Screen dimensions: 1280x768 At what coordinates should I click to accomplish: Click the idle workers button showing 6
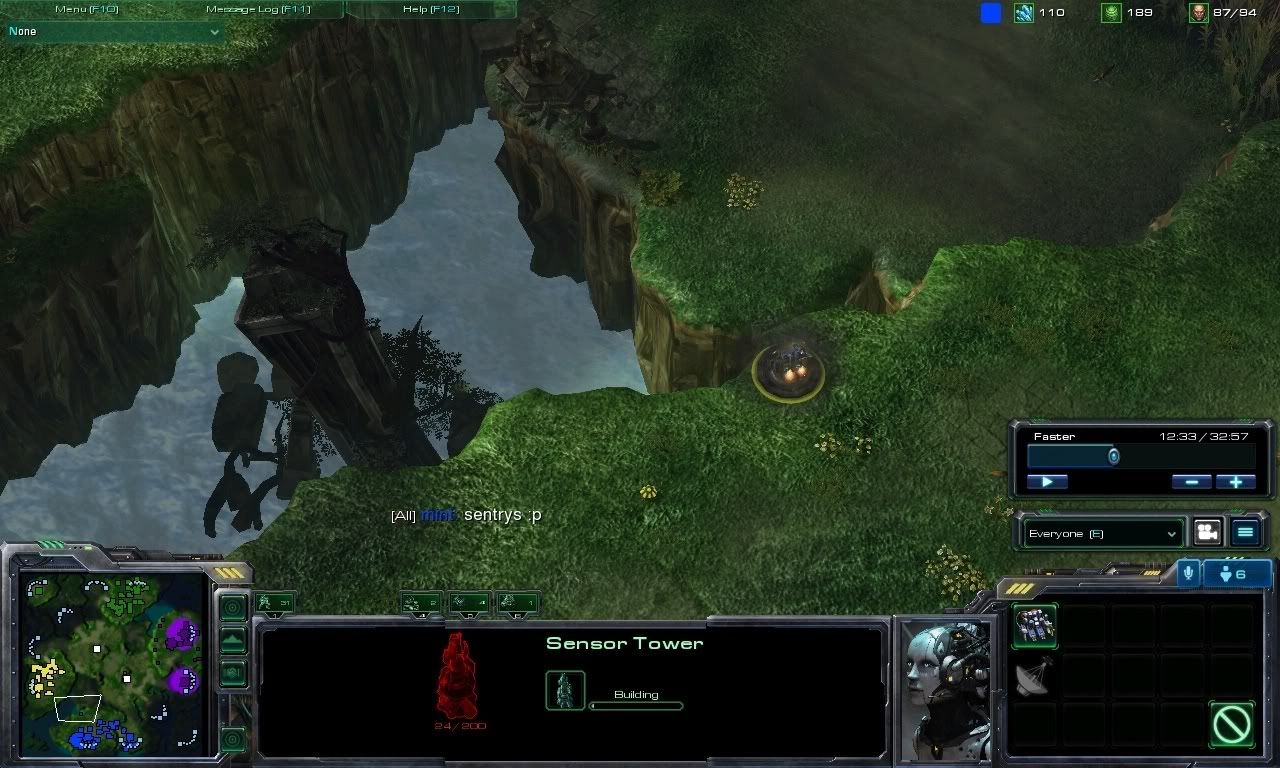[1237, 574]
